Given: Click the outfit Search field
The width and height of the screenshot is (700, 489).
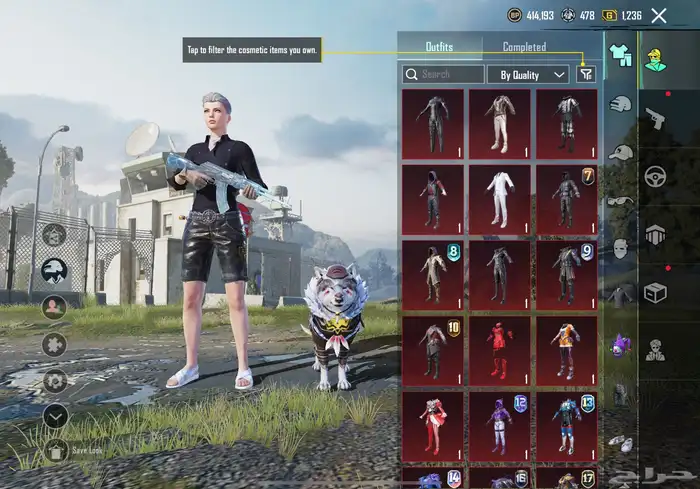Looking at the screenshot, I should click(x=442, y=74).
